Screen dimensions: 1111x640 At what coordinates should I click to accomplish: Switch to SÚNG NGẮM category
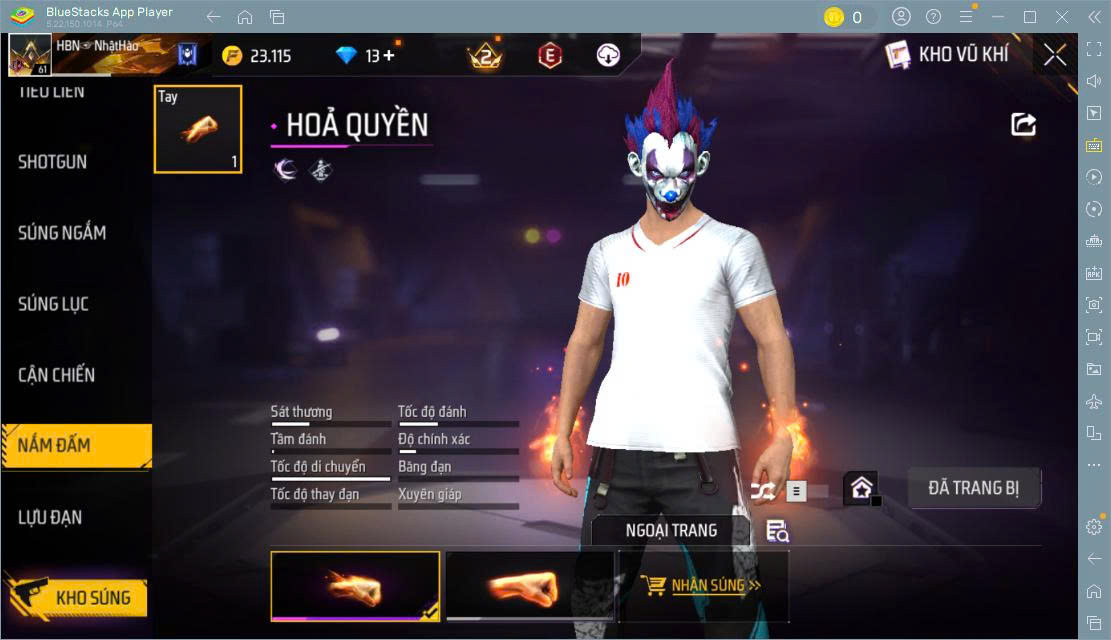pos(62,233)
